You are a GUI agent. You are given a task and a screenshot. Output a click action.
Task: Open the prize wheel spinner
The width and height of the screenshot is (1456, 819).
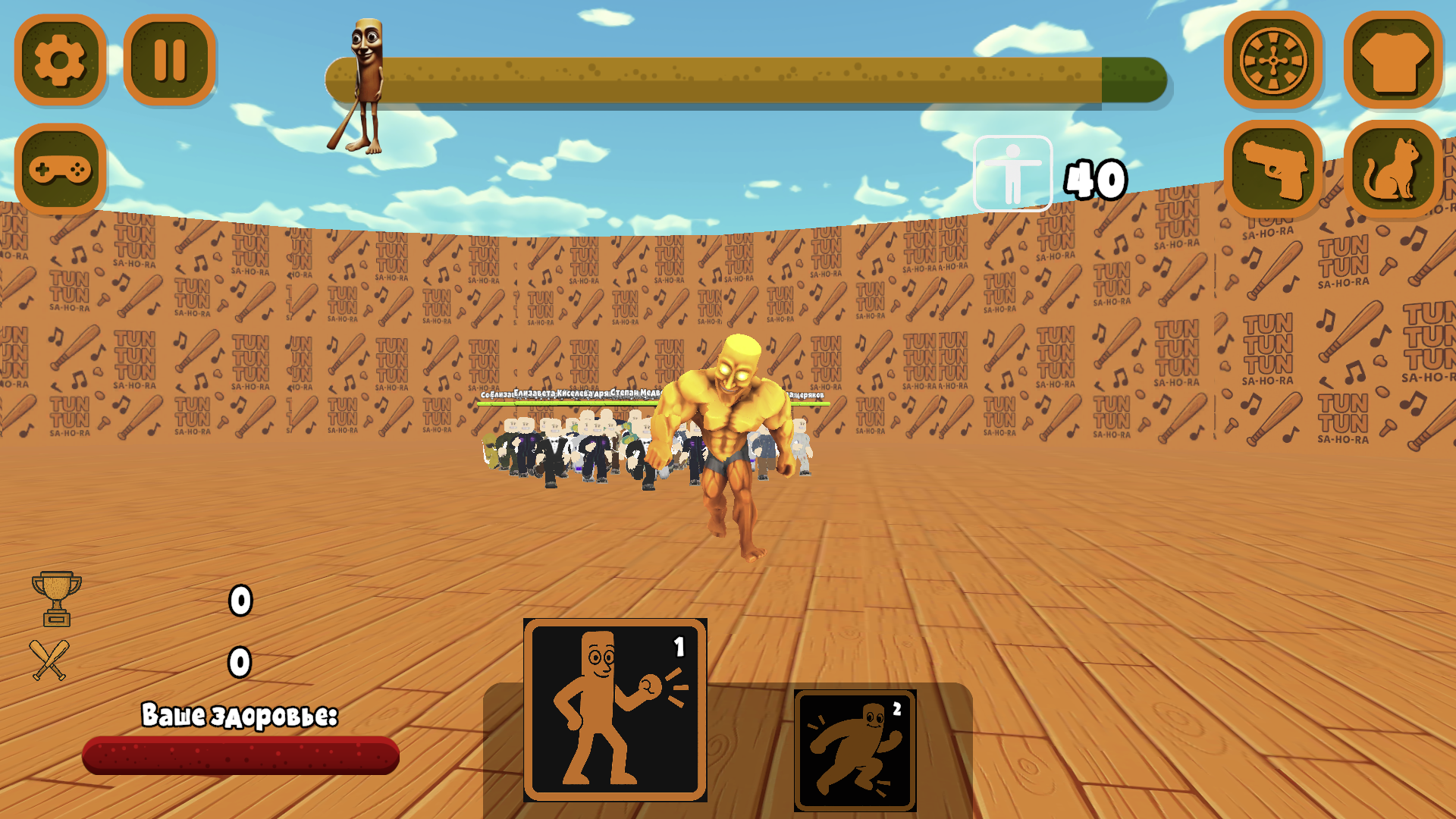point(1272,62)
